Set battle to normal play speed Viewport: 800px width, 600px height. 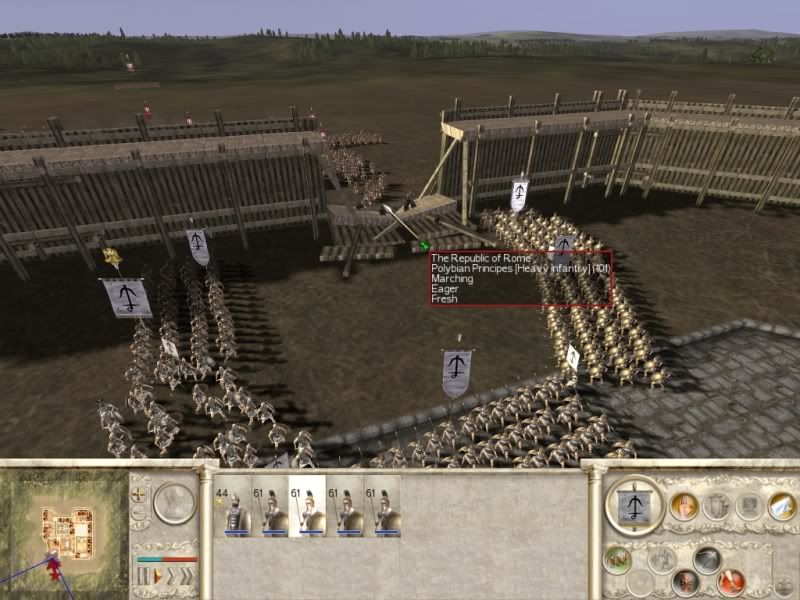155,576
